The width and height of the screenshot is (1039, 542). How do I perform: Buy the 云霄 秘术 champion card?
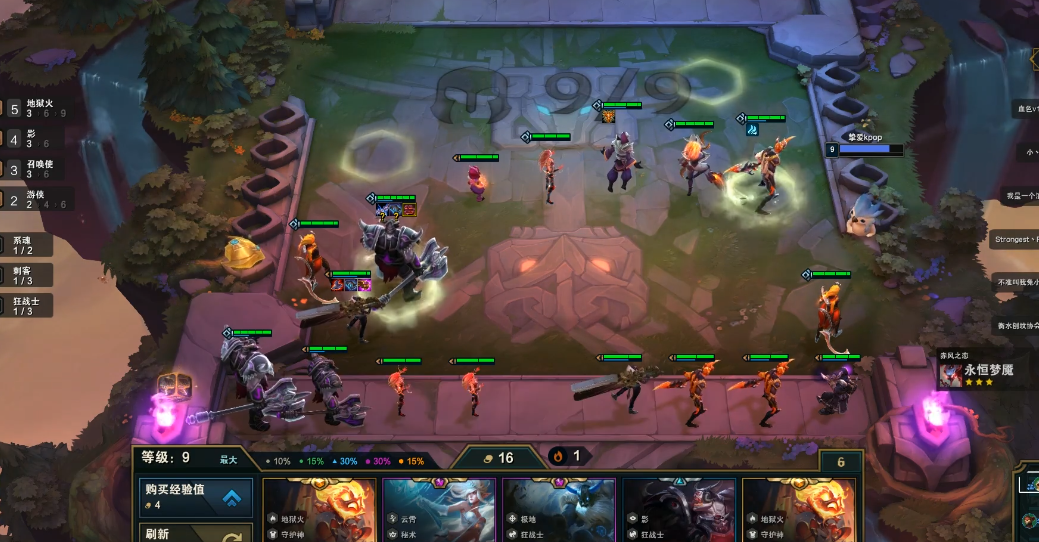tap(439, 510)
